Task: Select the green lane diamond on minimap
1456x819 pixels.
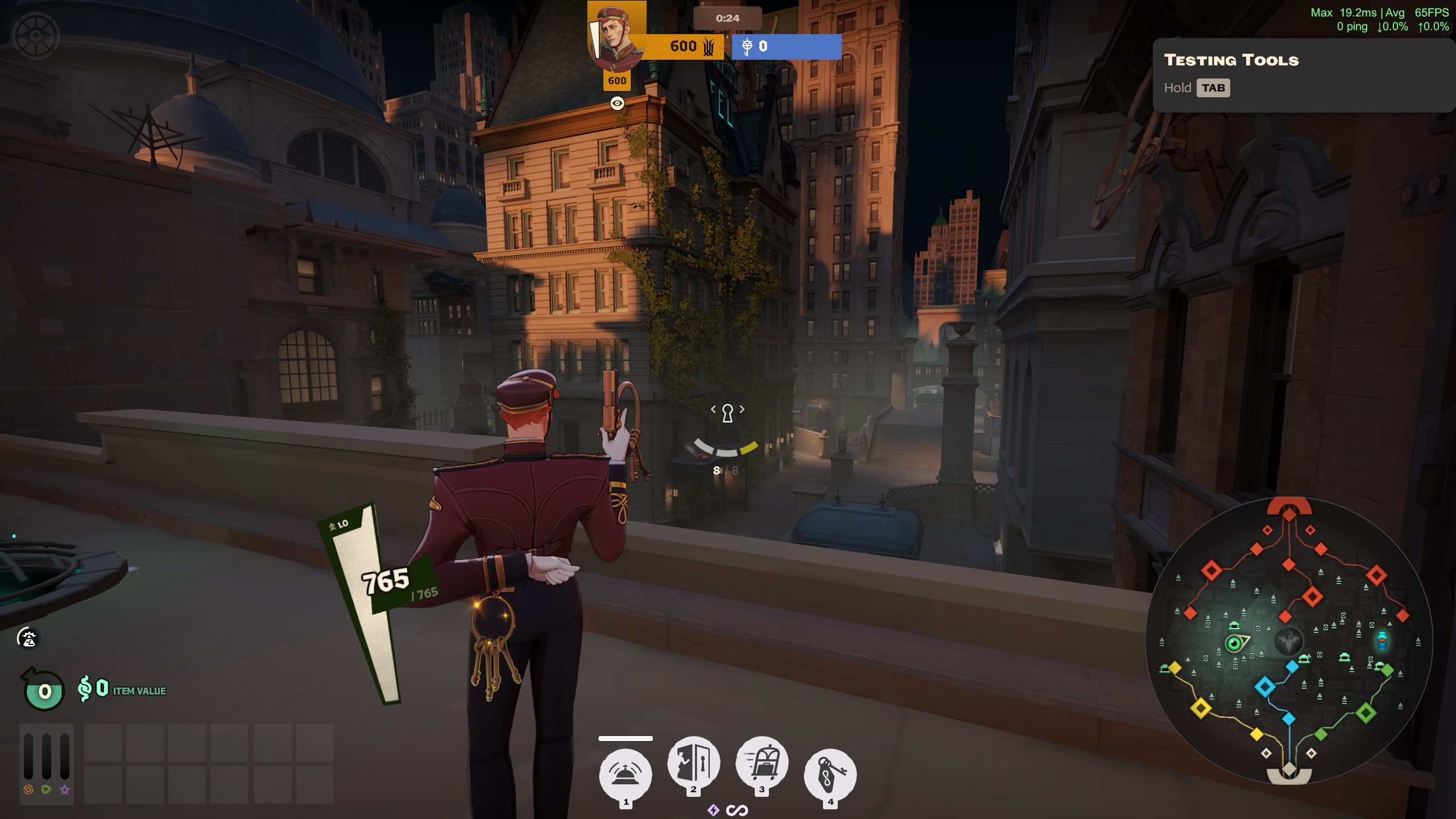Action: (1366, 712)
